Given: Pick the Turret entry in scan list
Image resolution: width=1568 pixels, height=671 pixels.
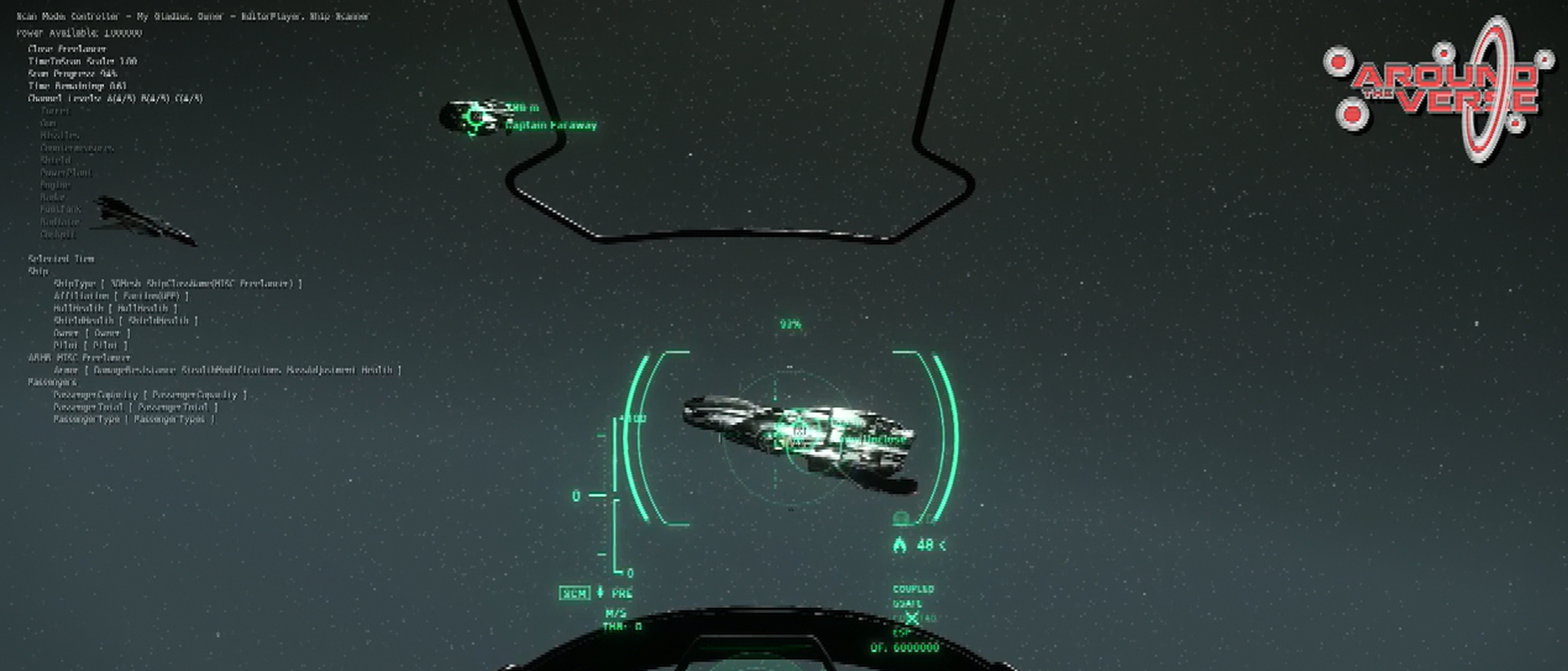Looking at the screenshot, I should (x=55, y=111).
